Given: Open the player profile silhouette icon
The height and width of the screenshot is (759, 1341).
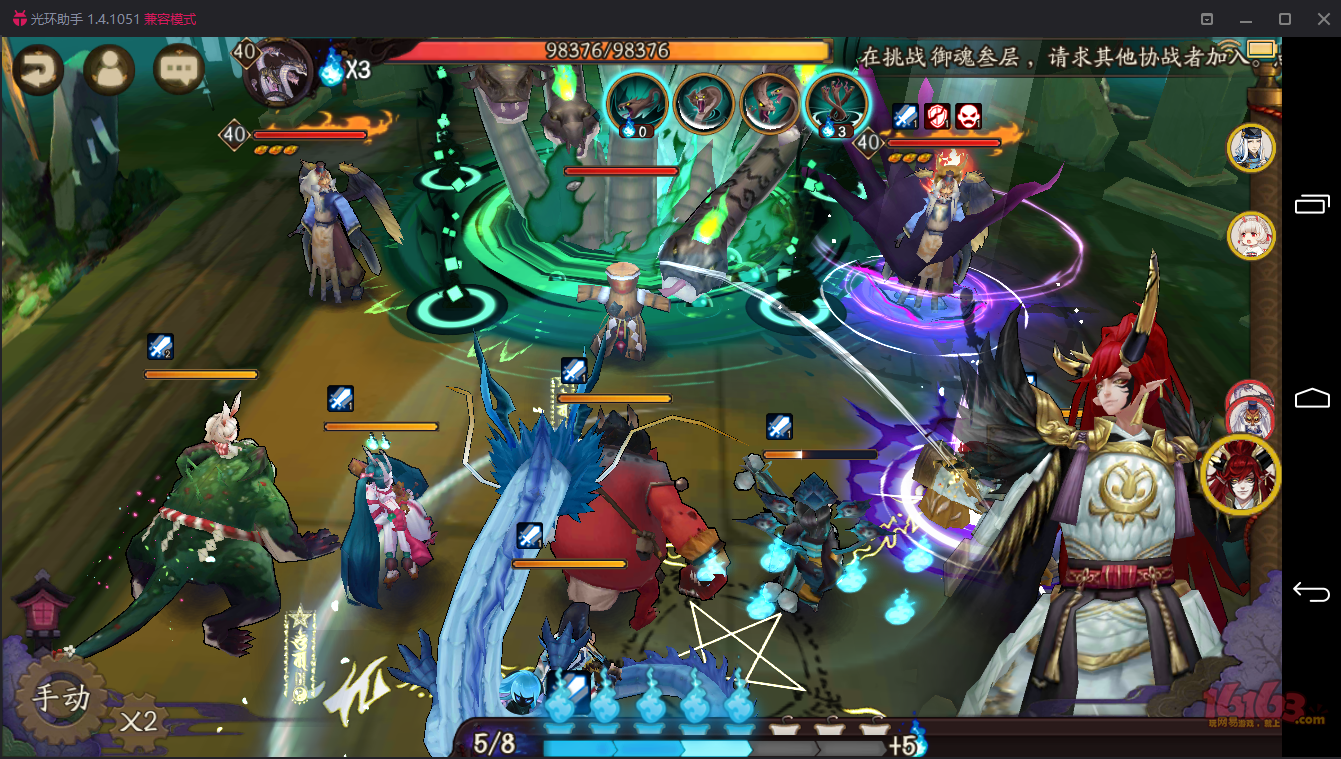Looking at the screenshot, I should 108,69.
